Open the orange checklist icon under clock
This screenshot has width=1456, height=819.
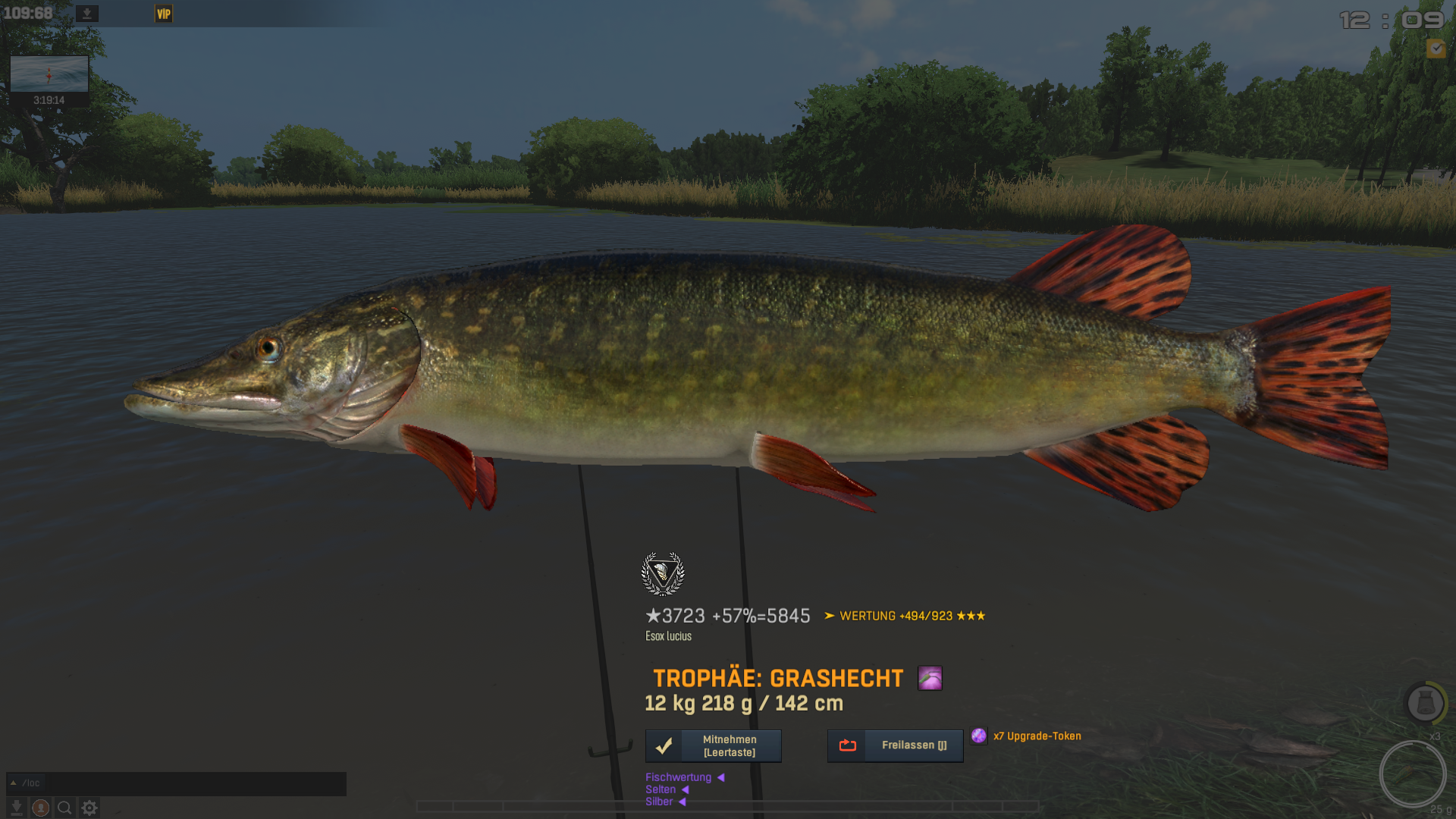[x=1436, y=49]
